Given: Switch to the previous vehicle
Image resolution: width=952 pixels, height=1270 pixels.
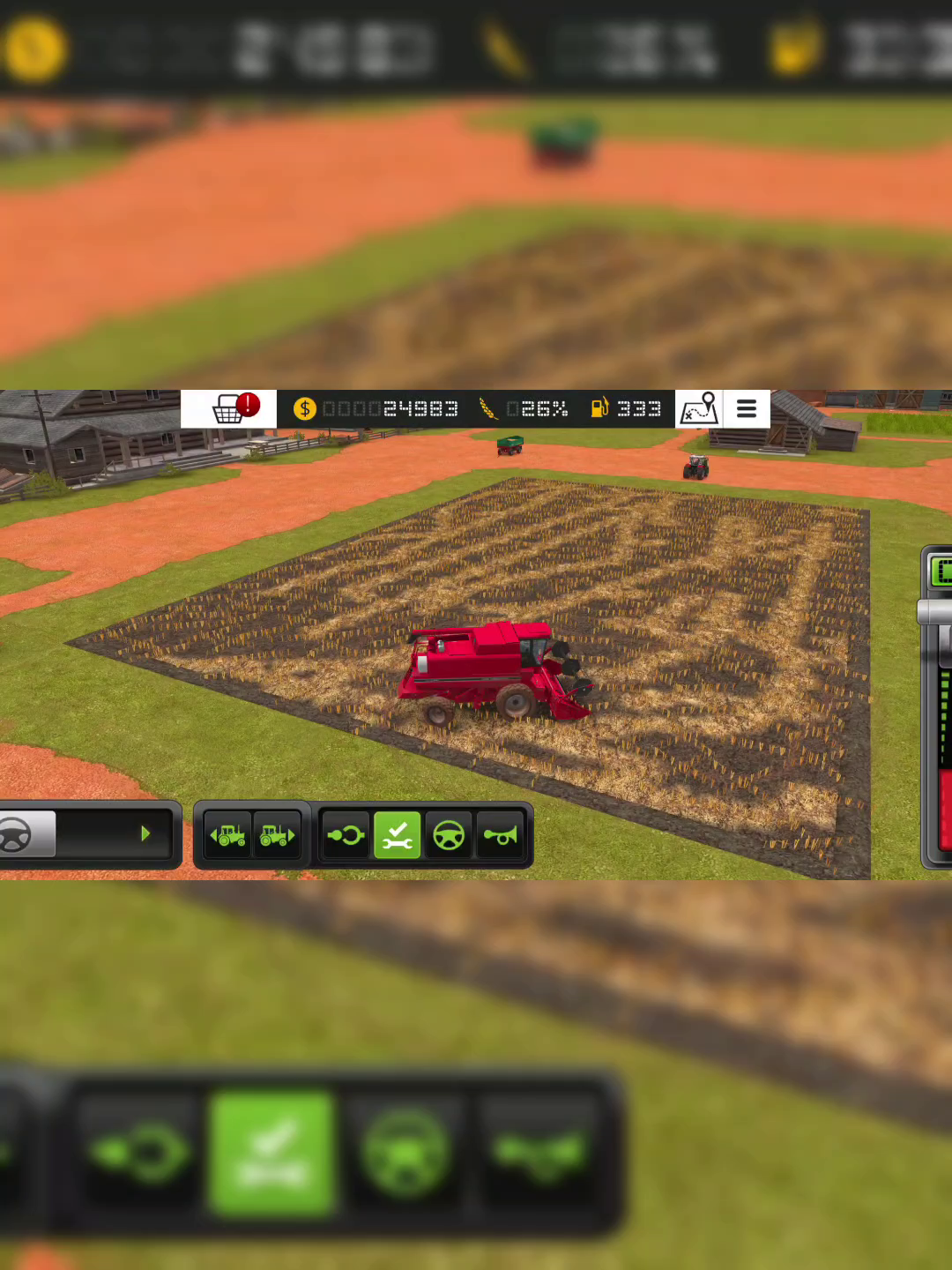Looking at the screenshot, I should 228,834.
